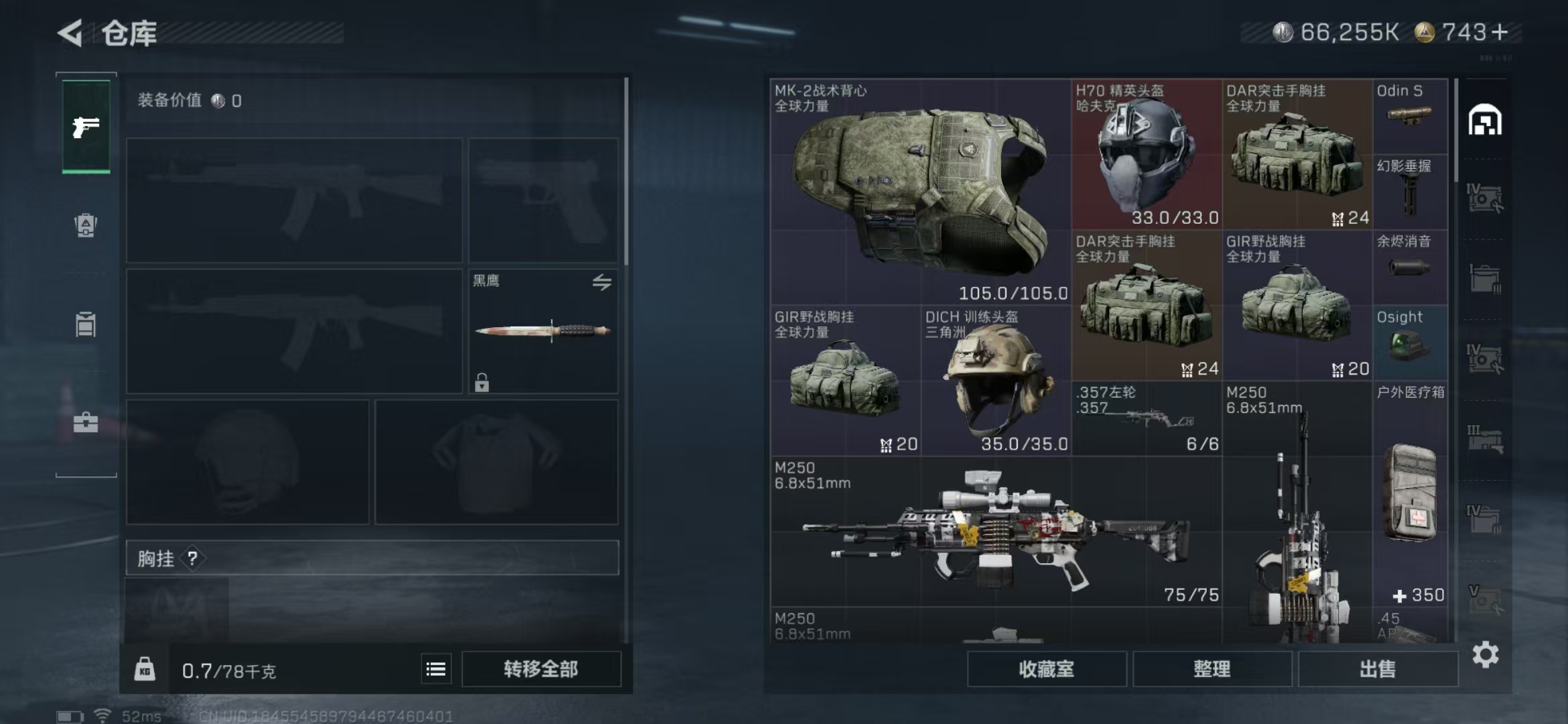Pick the 户外医疗箱 medical kit
Screen dimensions: 1568x724
click(x=1410, y=494)
